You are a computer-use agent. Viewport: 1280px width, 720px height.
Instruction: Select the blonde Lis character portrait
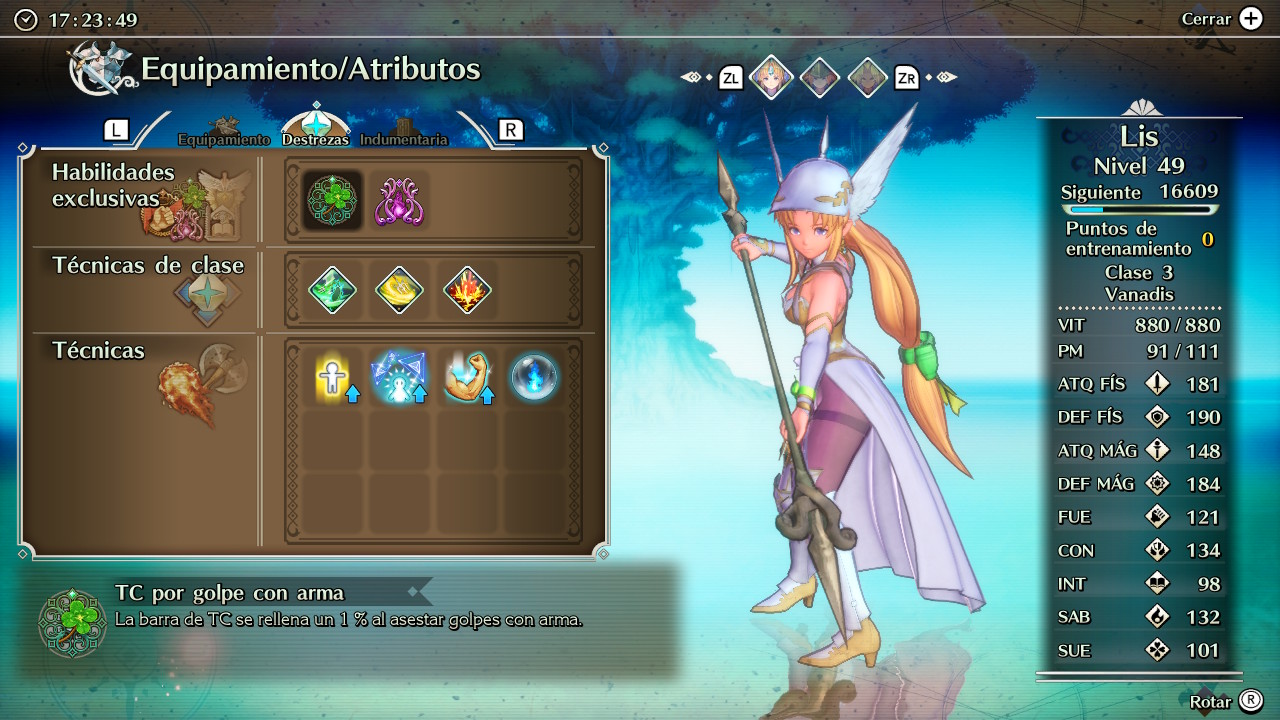pyautogui.click(x=771, y=77)
